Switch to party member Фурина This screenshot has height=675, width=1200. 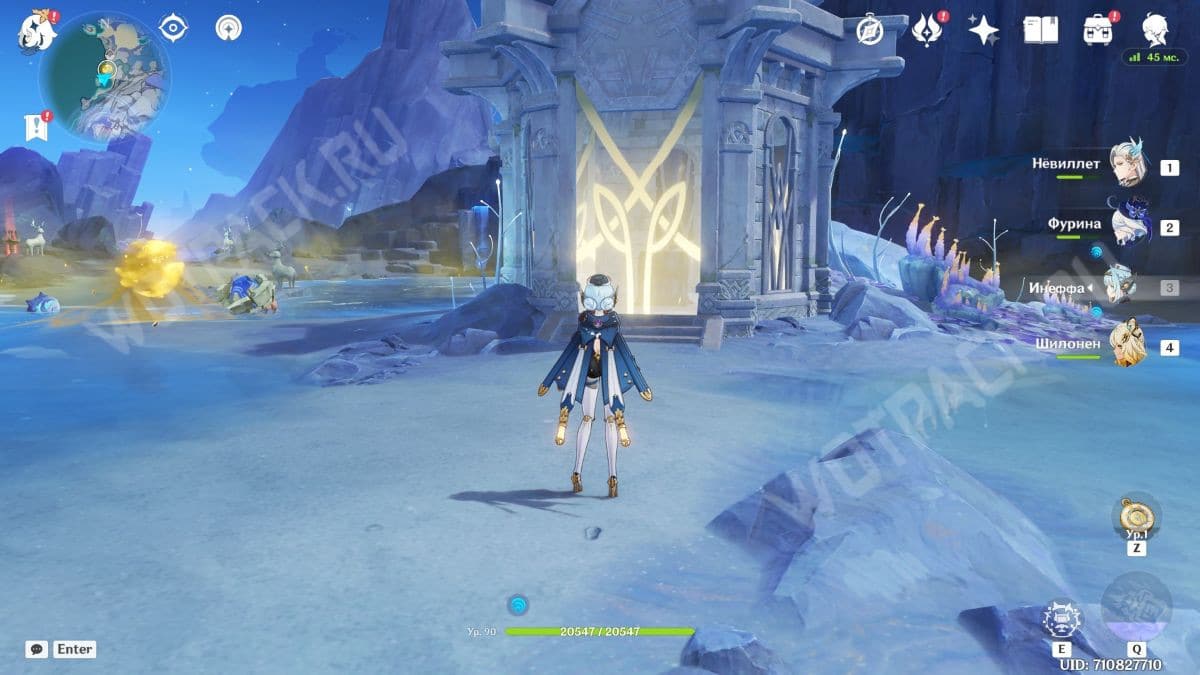[x=1130, y=226]
